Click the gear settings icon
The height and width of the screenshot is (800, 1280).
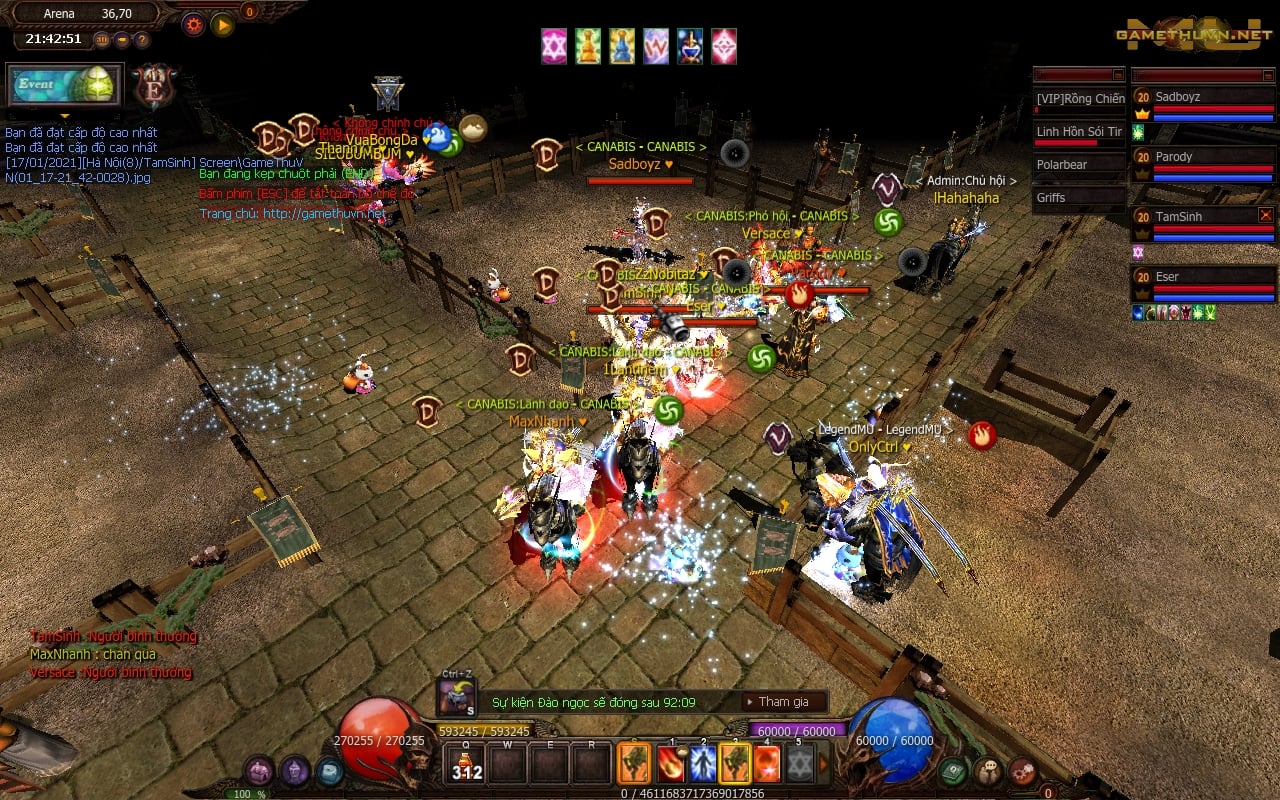(x=193, y=24)
